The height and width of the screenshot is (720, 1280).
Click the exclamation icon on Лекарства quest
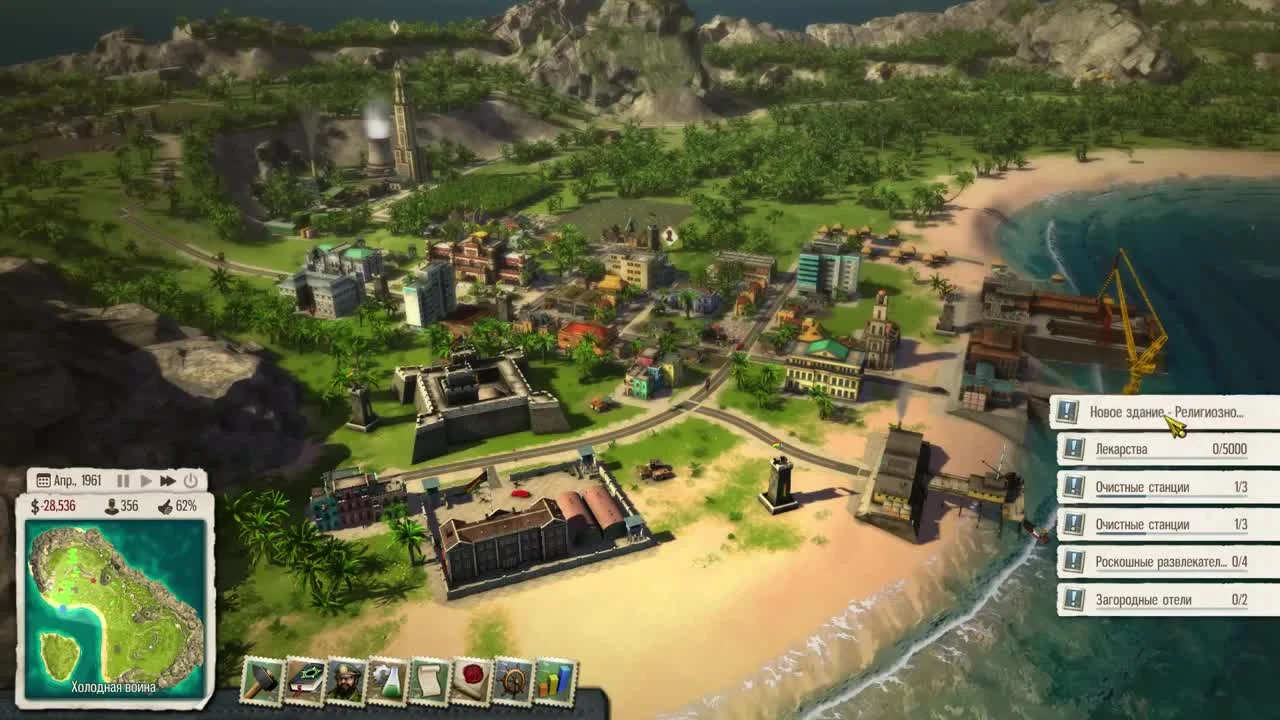tap(1072, 449)
